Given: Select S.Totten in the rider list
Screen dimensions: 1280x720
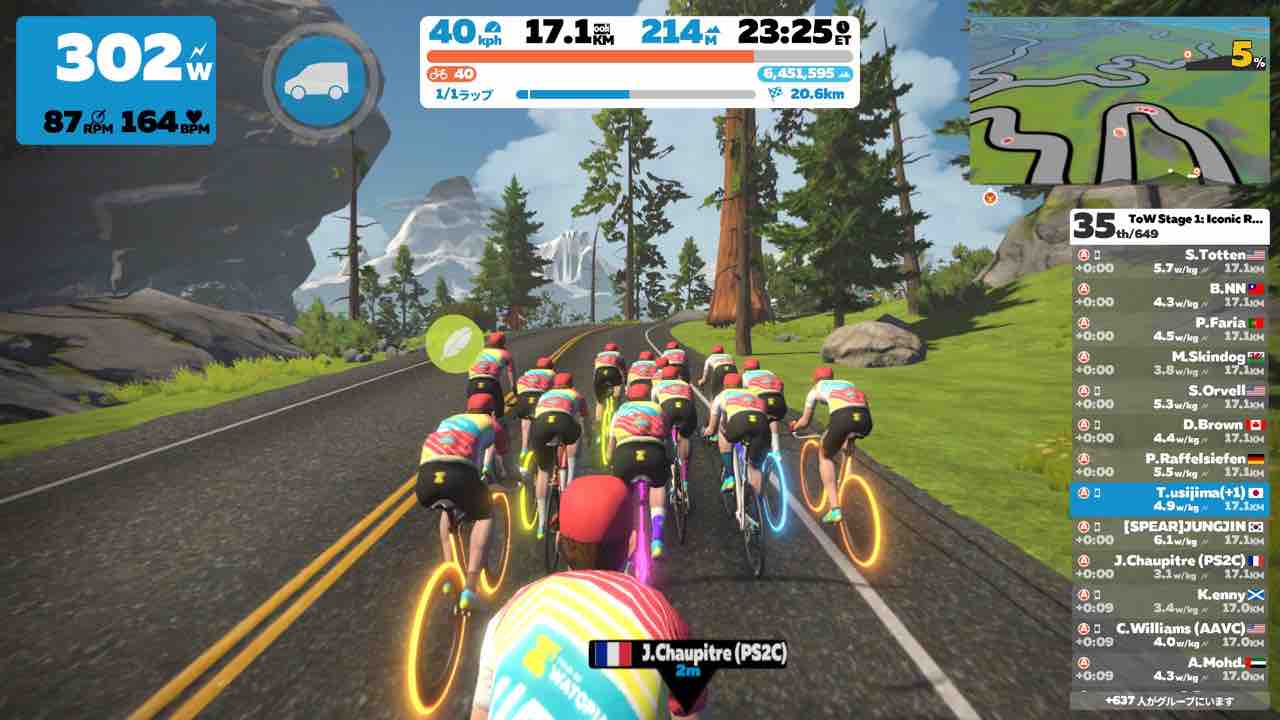Looking at the screenshot, I should click(1169, 262).
